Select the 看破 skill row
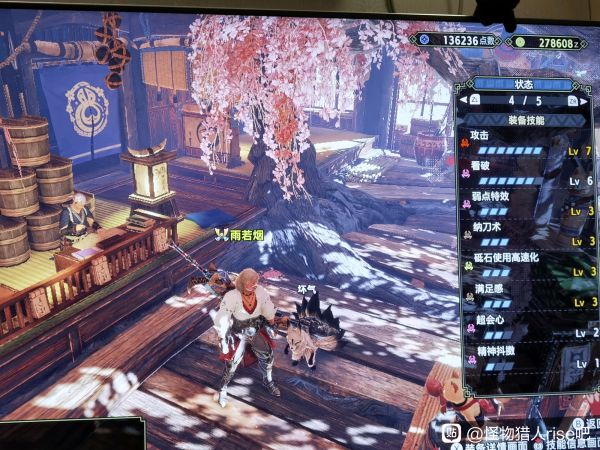 pyautogui.click(x=527, y=172)
